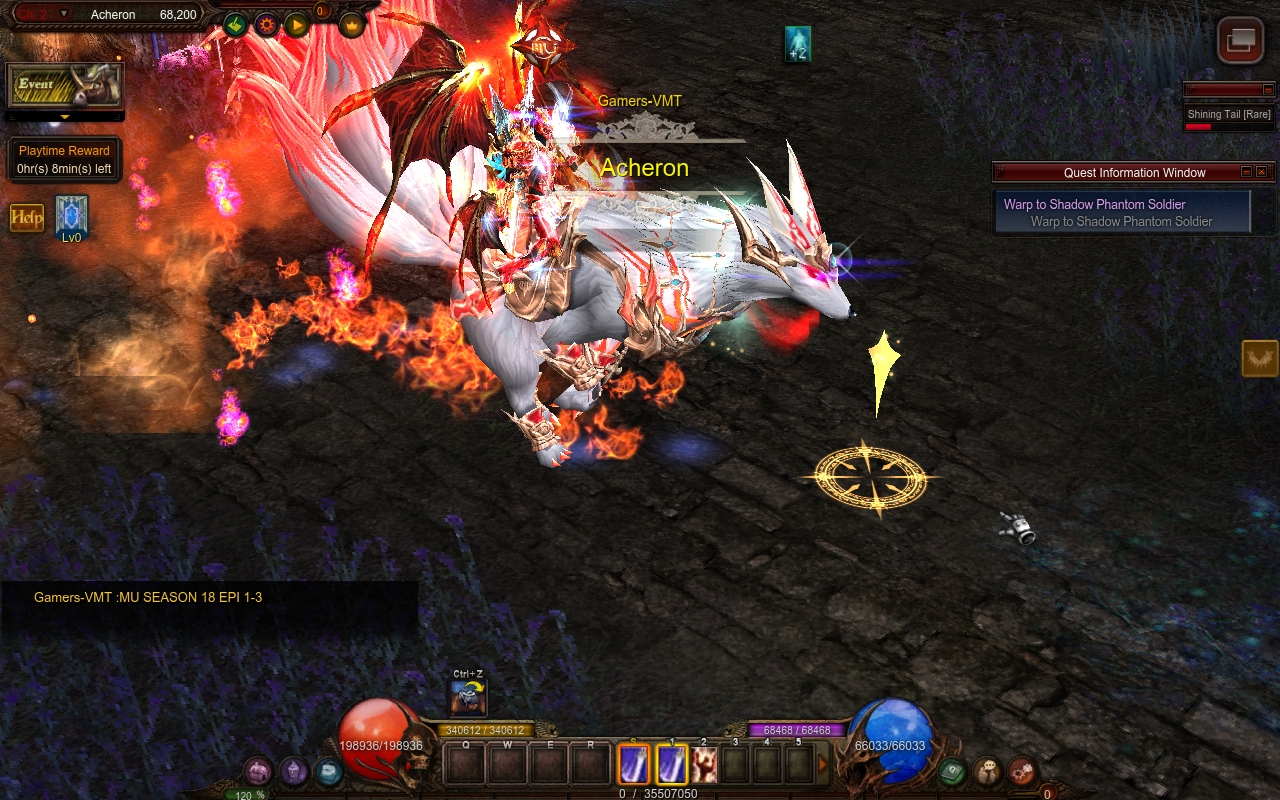Activate the fiery figure skill in slot 2
Image resolution: width=1280 pixels, height=800 pixels.
click(x=704, y=765)
